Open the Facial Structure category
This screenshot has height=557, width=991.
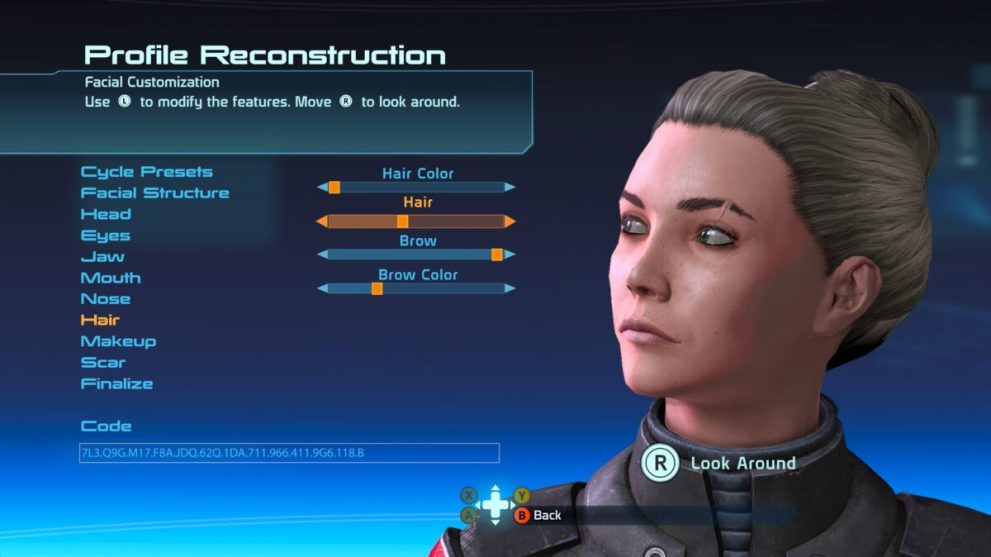point(155,193)
